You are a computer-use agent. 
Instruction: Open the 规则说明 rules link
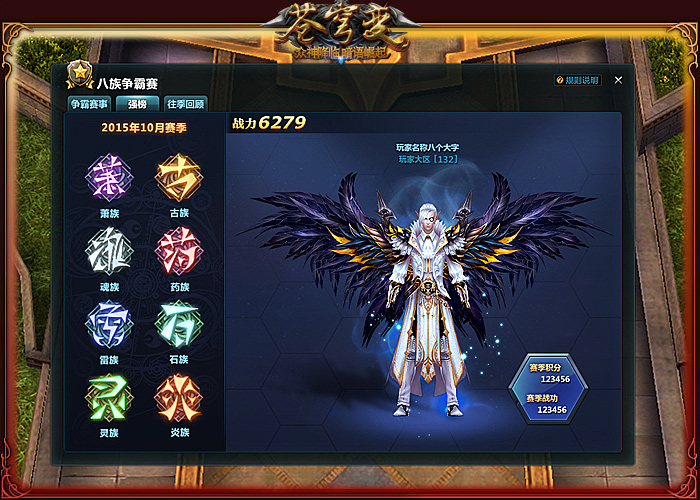click(578, 80)
